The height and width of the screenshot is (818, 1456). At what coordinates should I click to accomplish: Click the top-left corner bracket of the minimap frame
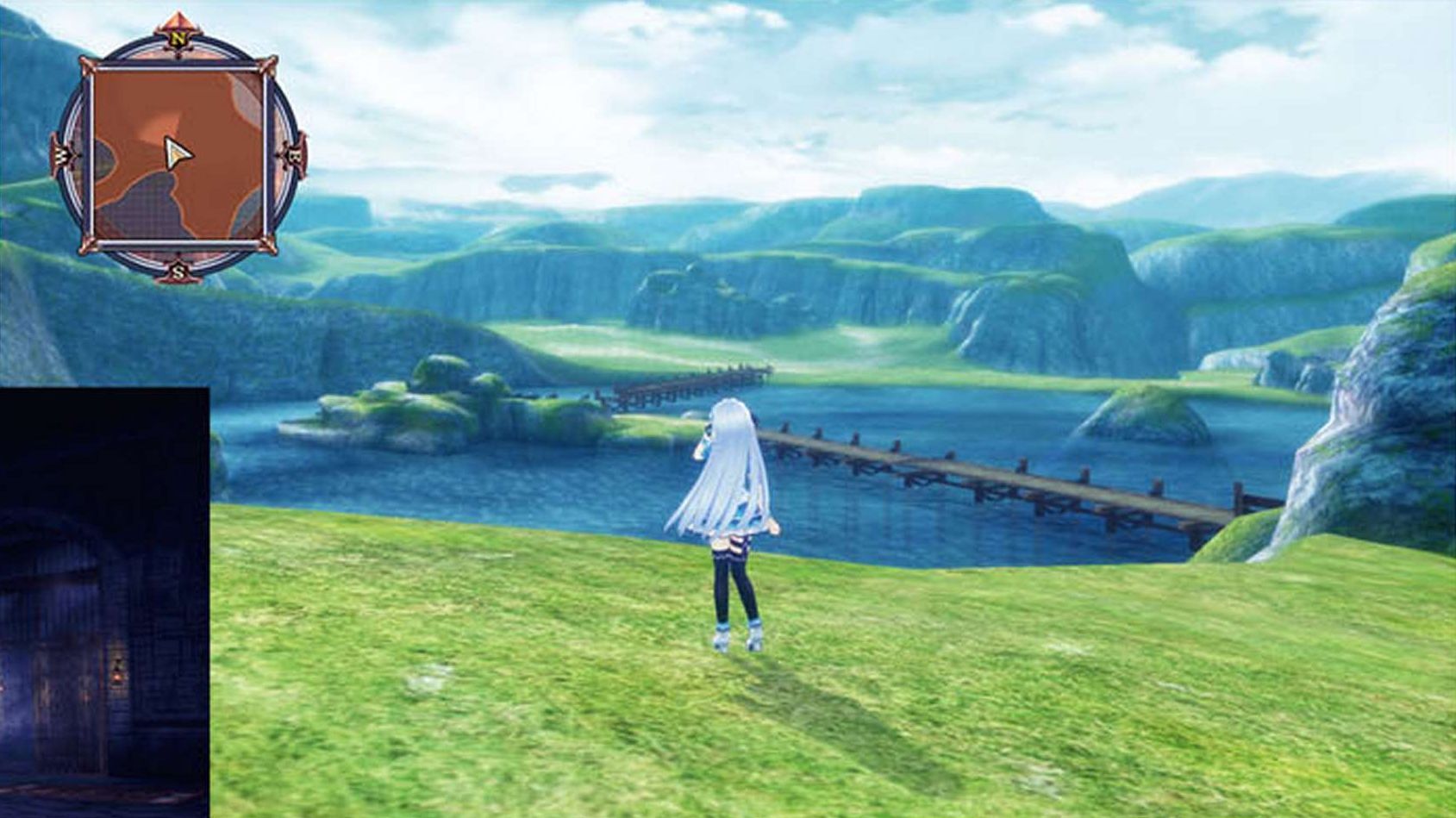coord(89,66)
